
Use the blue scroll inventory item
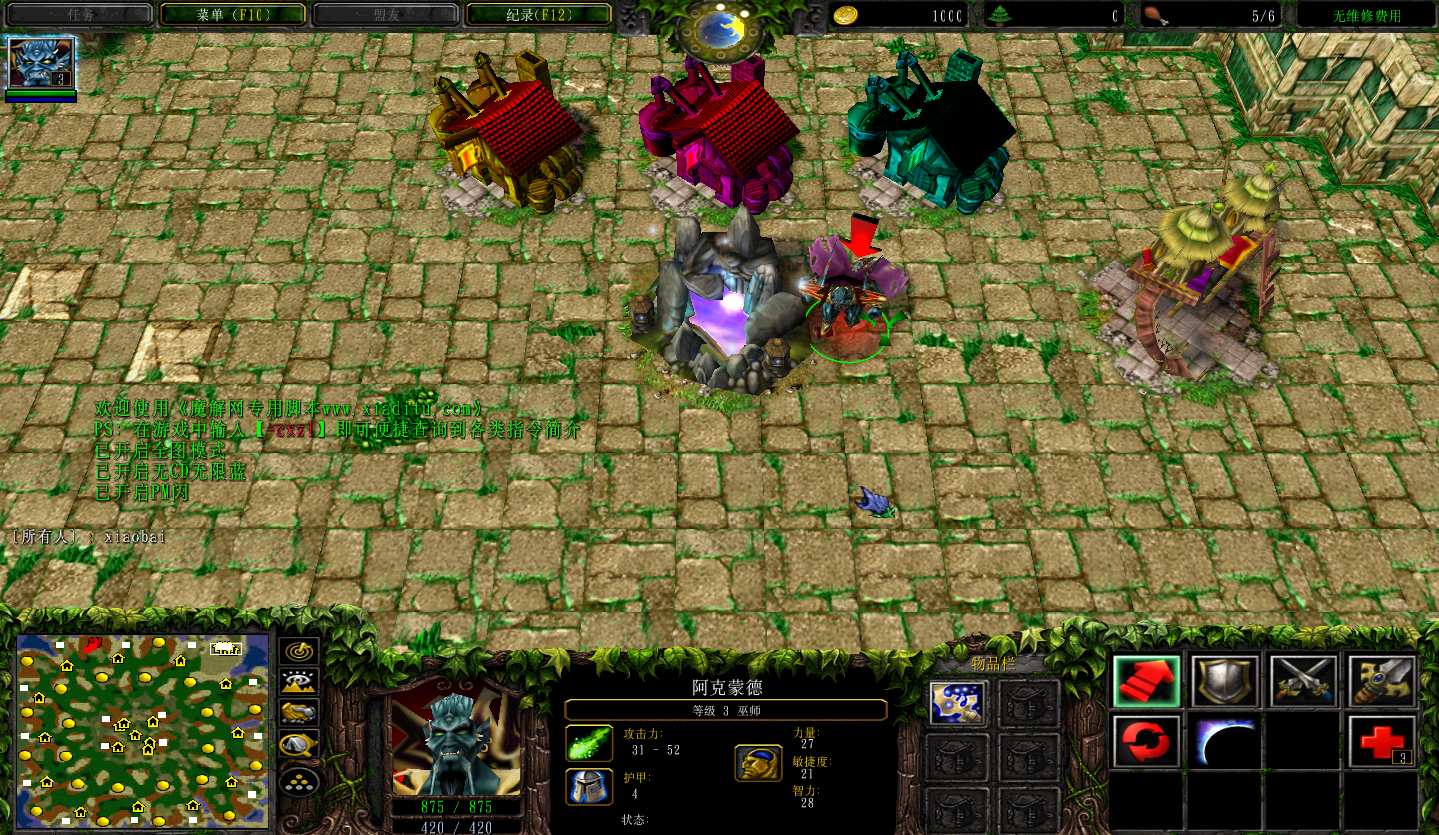[x=959, y=703]
